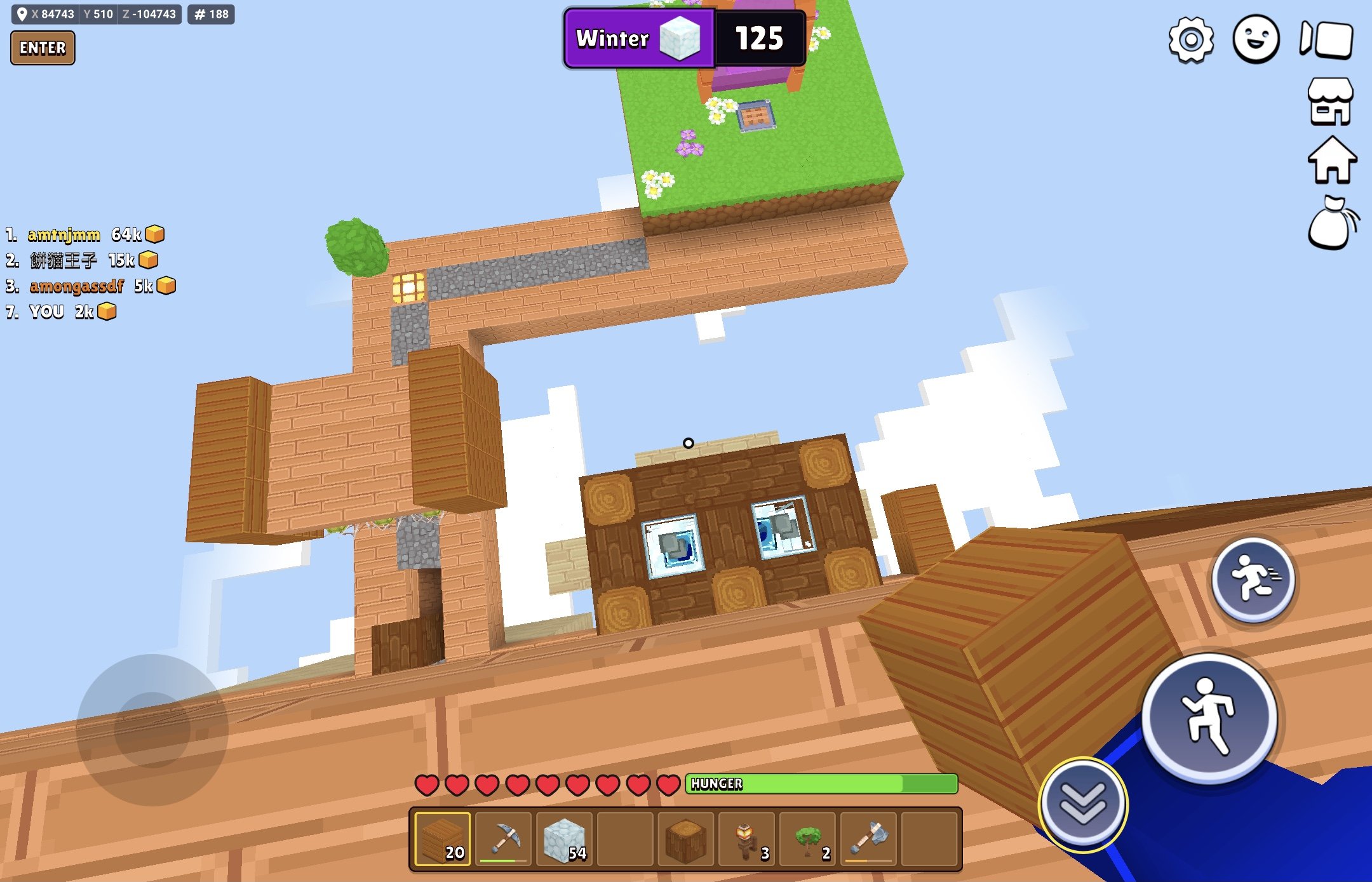The width and height of the screenshot is (1372, 882).
Task: Select the wood planks hotbar slot
Action: (443, 839)
